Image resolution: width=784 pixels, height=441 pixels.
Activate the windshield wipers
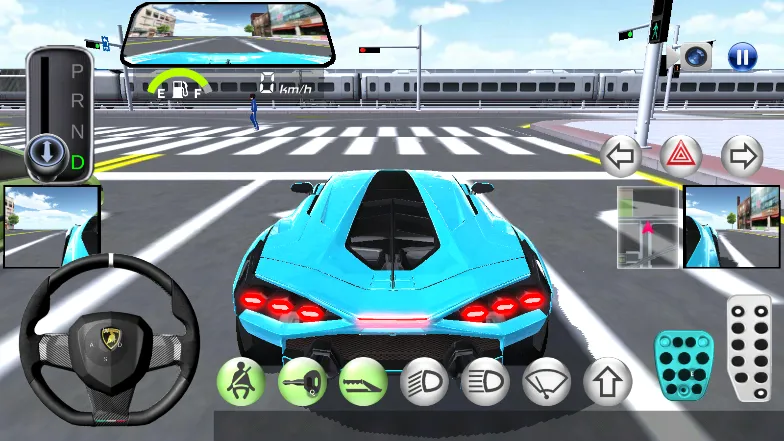(x=546, y=382)
